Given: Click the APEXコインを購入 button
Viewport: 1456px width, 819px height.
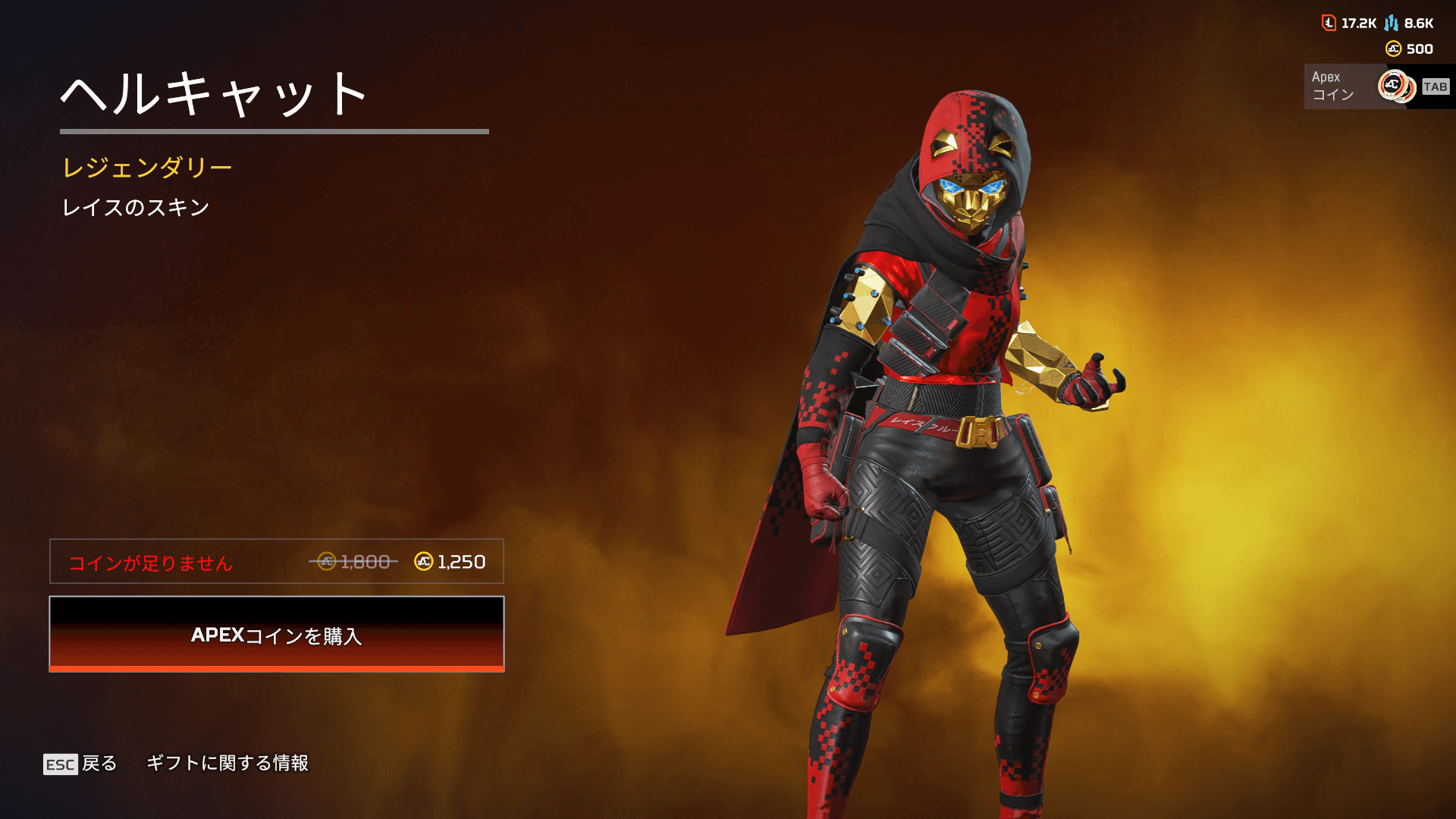Looking at the screenshot, I should (277, 635).
